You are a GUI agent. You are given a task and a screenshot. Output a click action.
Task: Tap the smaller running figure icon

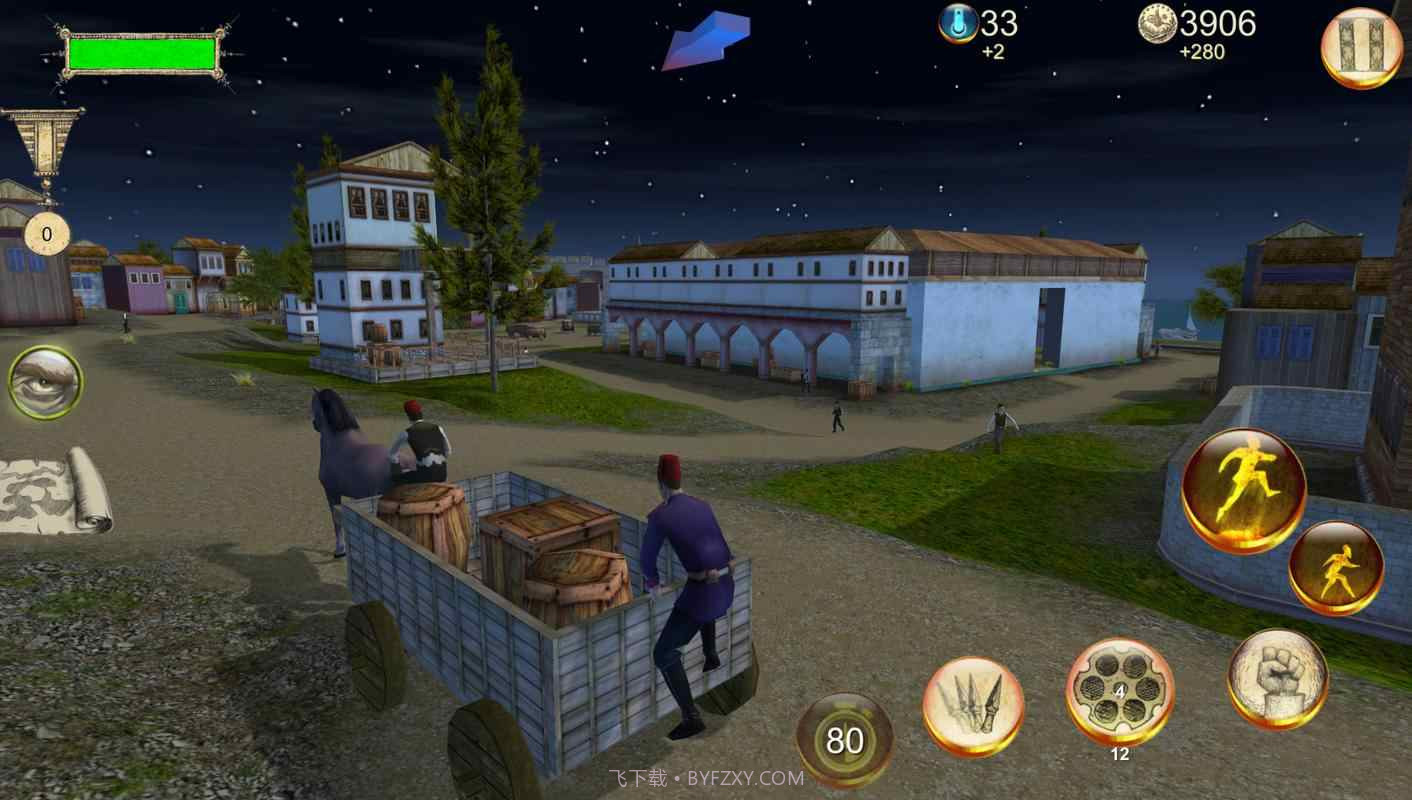click(x=1337, y=563)
